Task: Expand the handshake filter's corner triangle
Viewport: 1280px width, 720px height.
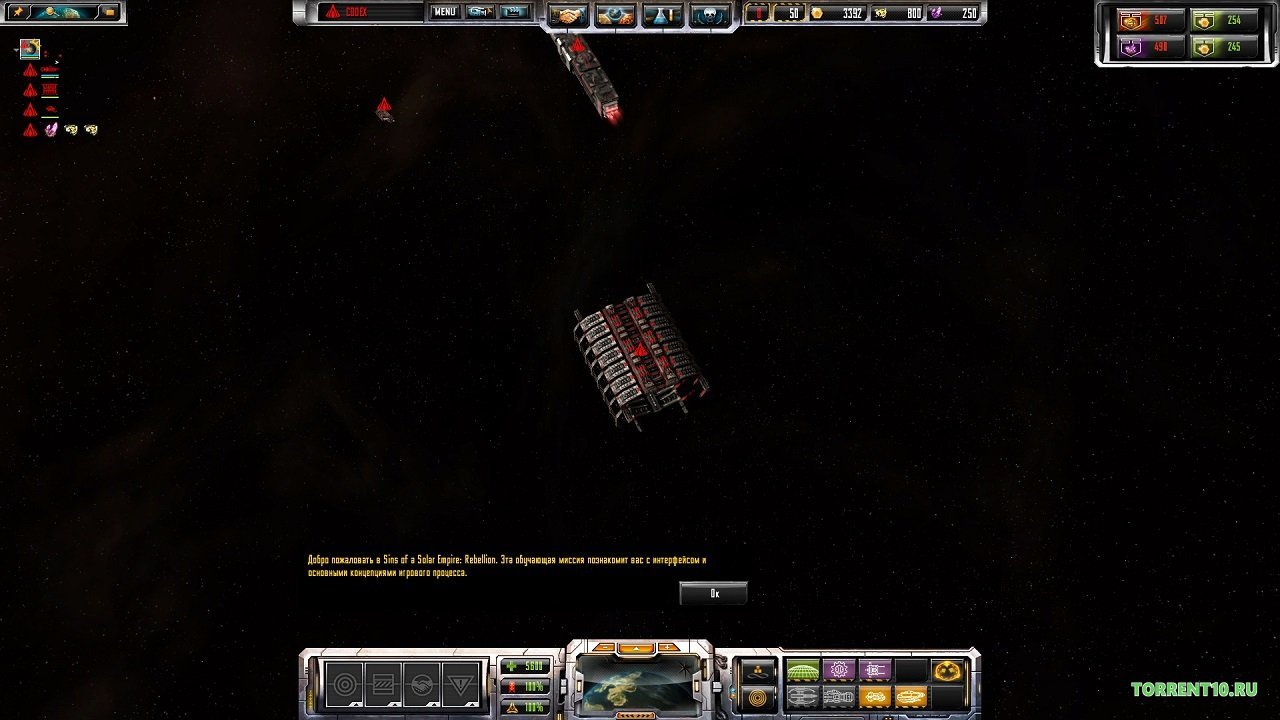Action: (434, 703)
